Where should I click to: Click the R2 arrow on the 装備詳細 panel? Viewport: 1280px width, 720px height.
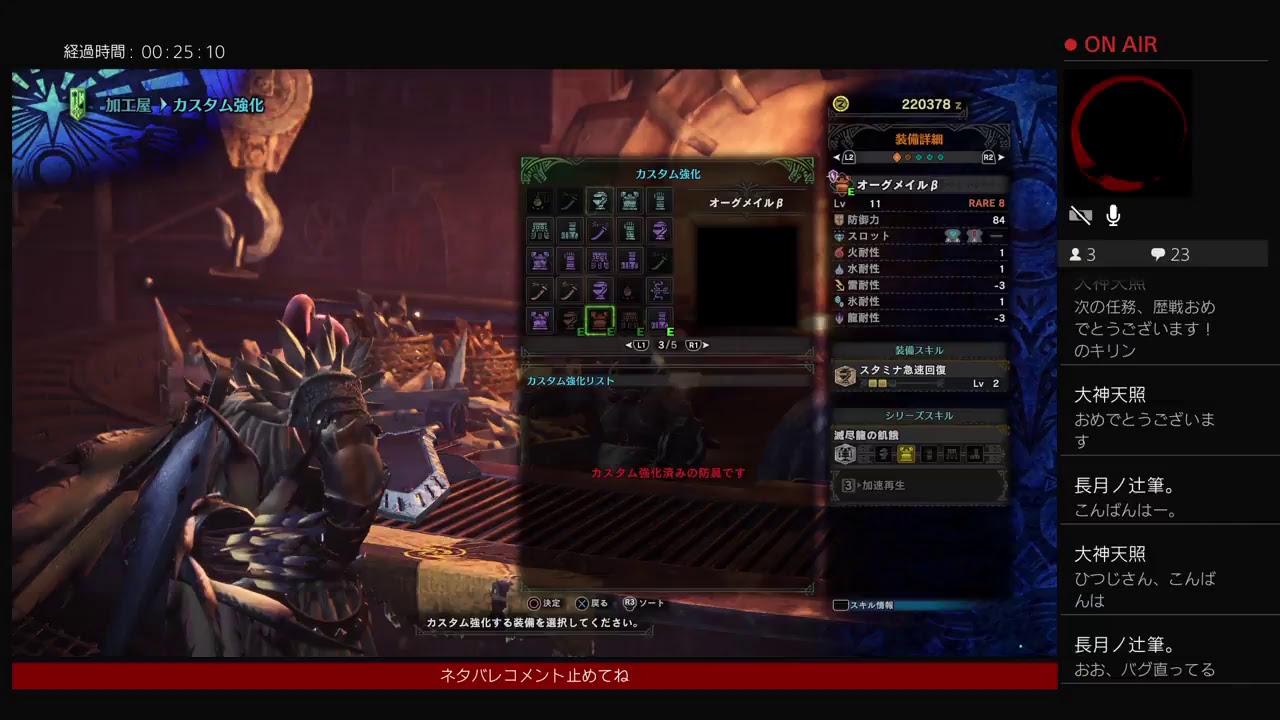coord(988,157)
